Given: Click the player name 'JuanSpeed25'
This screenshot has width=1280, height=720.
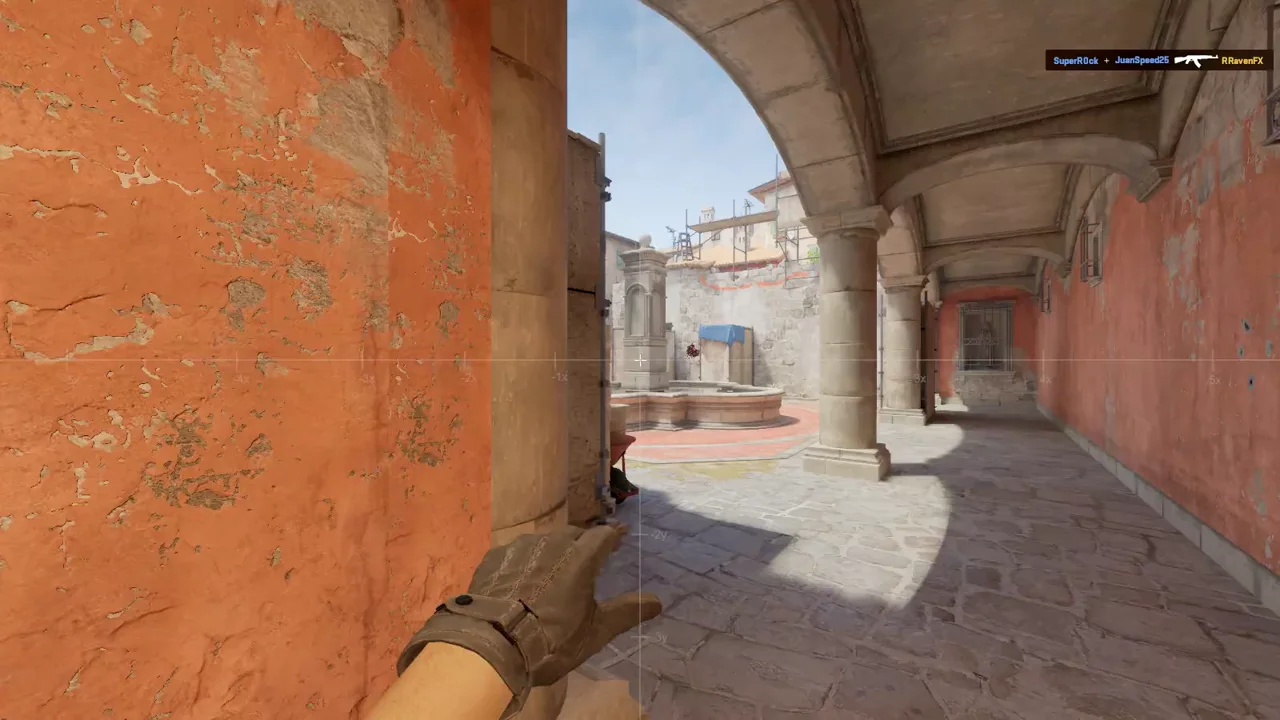Looking at the screenshot, I should pyautogui.click(x=1141, y=60).
